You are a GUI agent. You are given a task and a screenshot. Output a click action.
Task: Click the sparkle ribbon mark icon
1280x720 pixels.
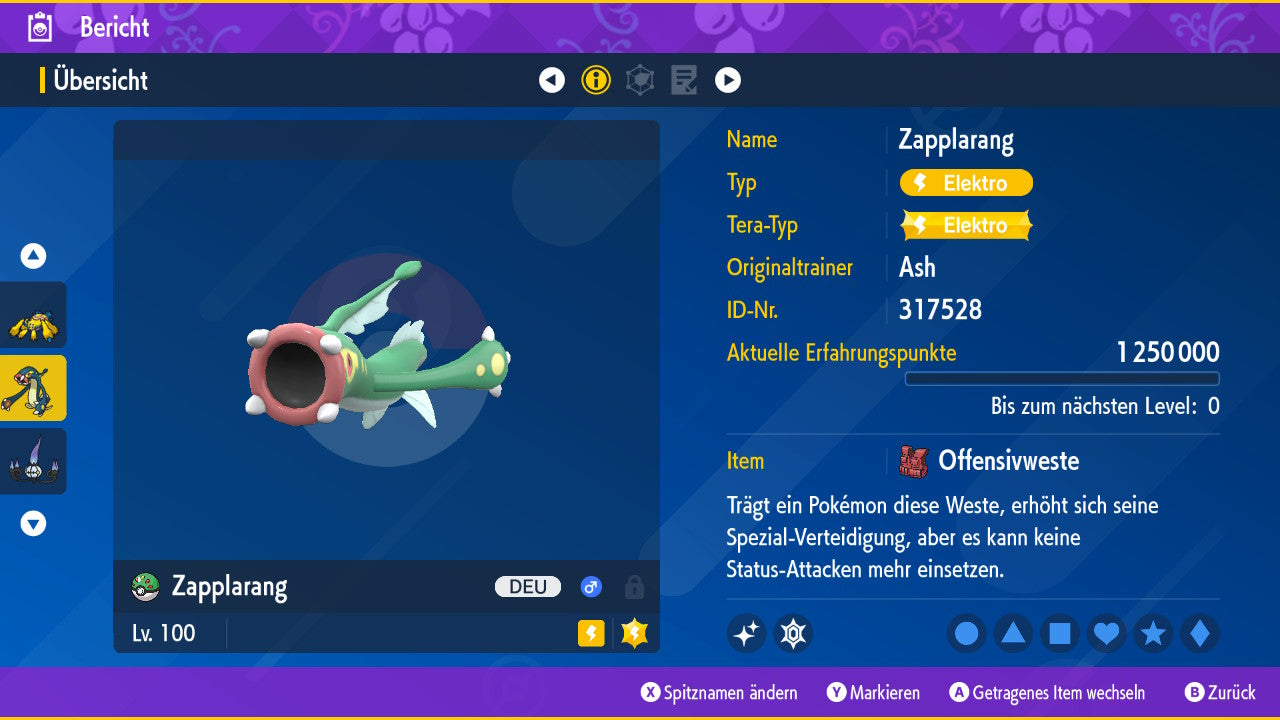pyautogui.click(x=746, y=633)
